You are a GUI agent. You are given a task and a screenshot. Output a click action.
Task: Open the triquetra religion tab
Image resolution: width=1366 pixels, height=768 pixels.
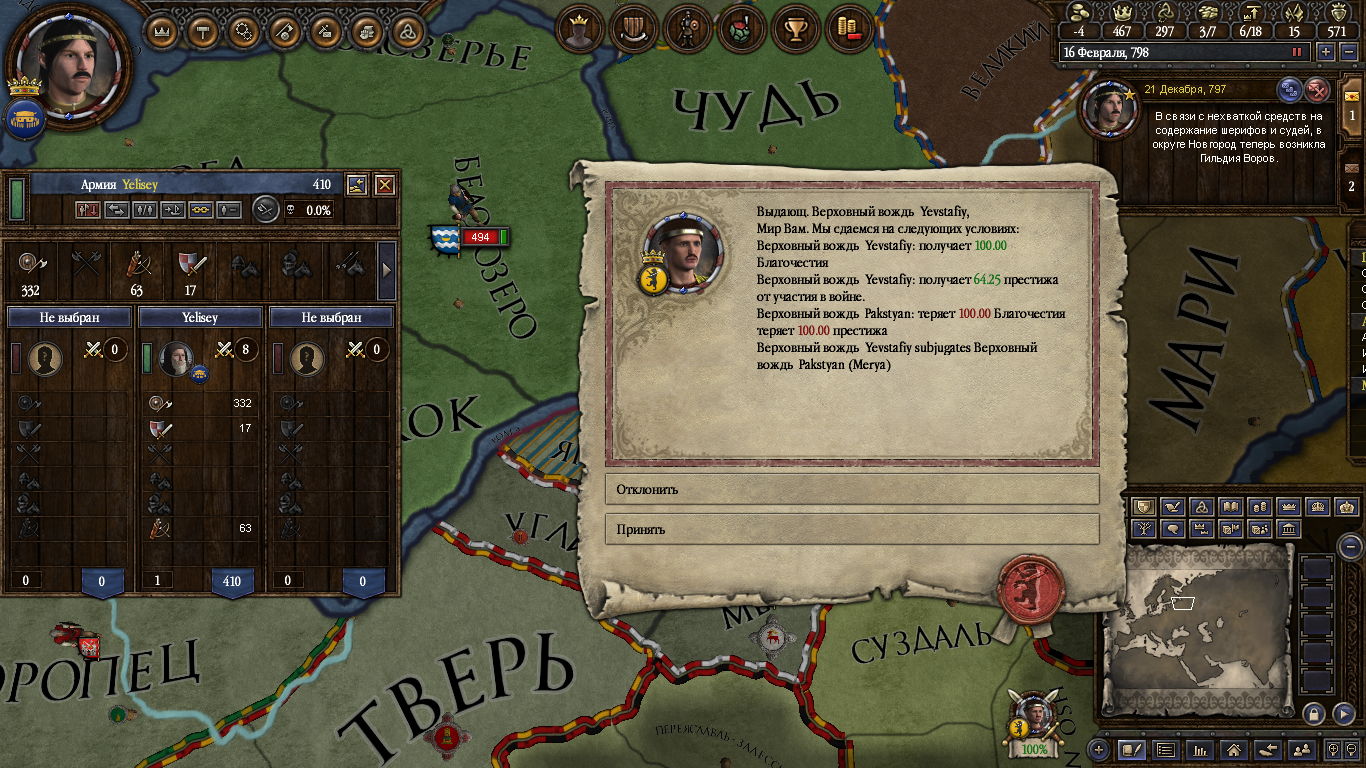(407, 31)
